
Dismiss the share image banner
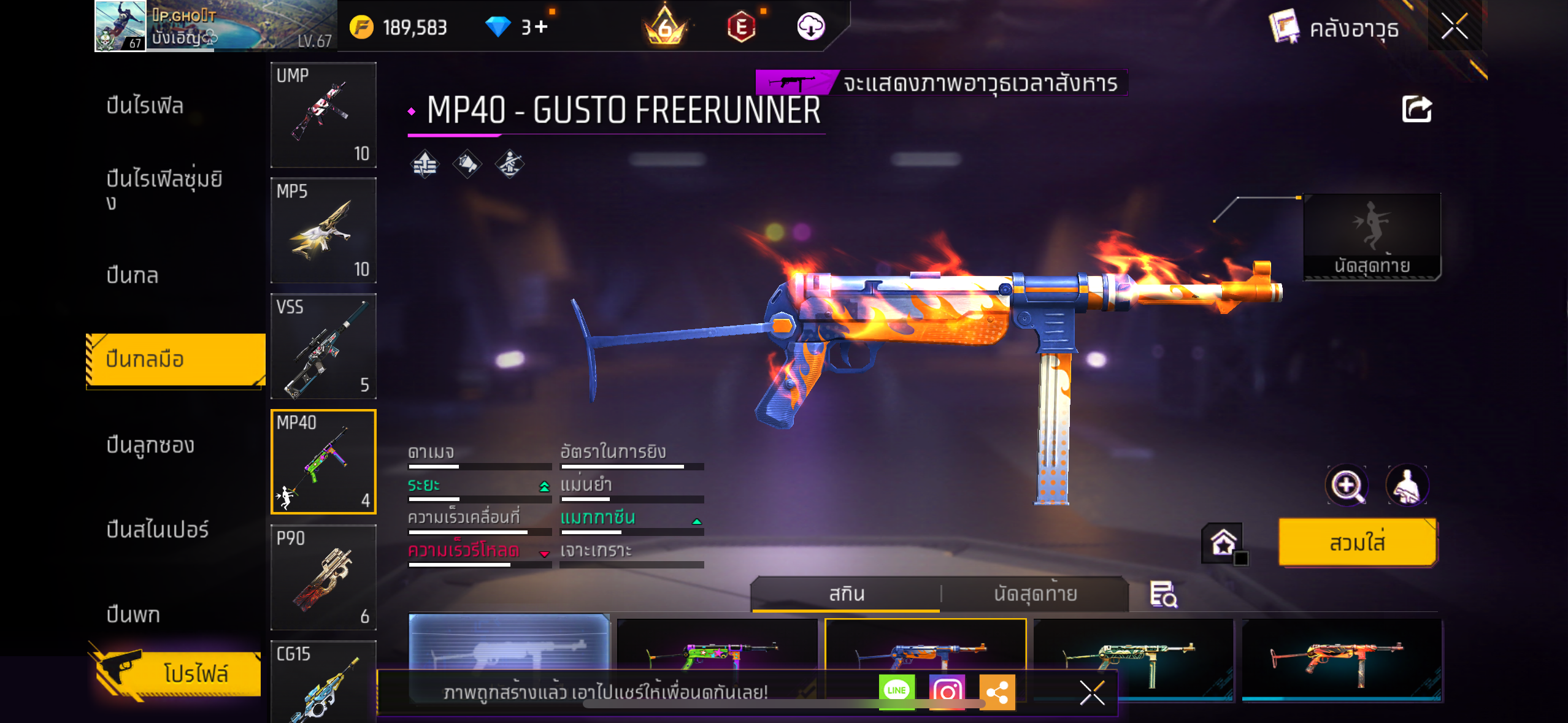tap(1092, 693)
